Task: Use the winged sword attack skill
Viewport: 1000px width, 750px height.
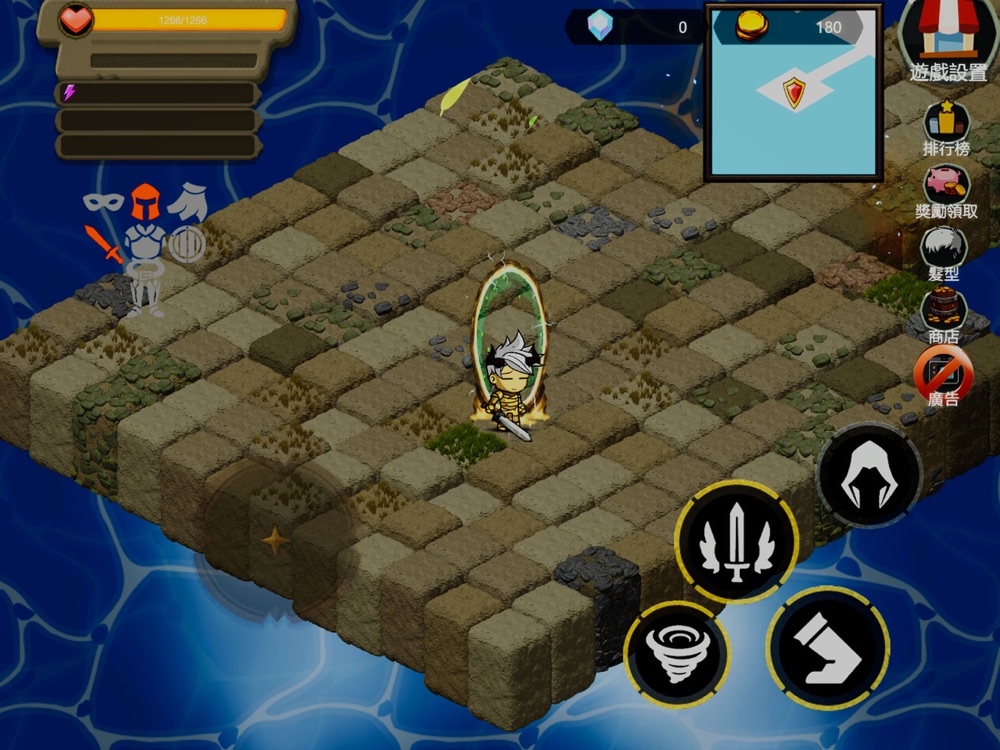Action: (737, 541)
